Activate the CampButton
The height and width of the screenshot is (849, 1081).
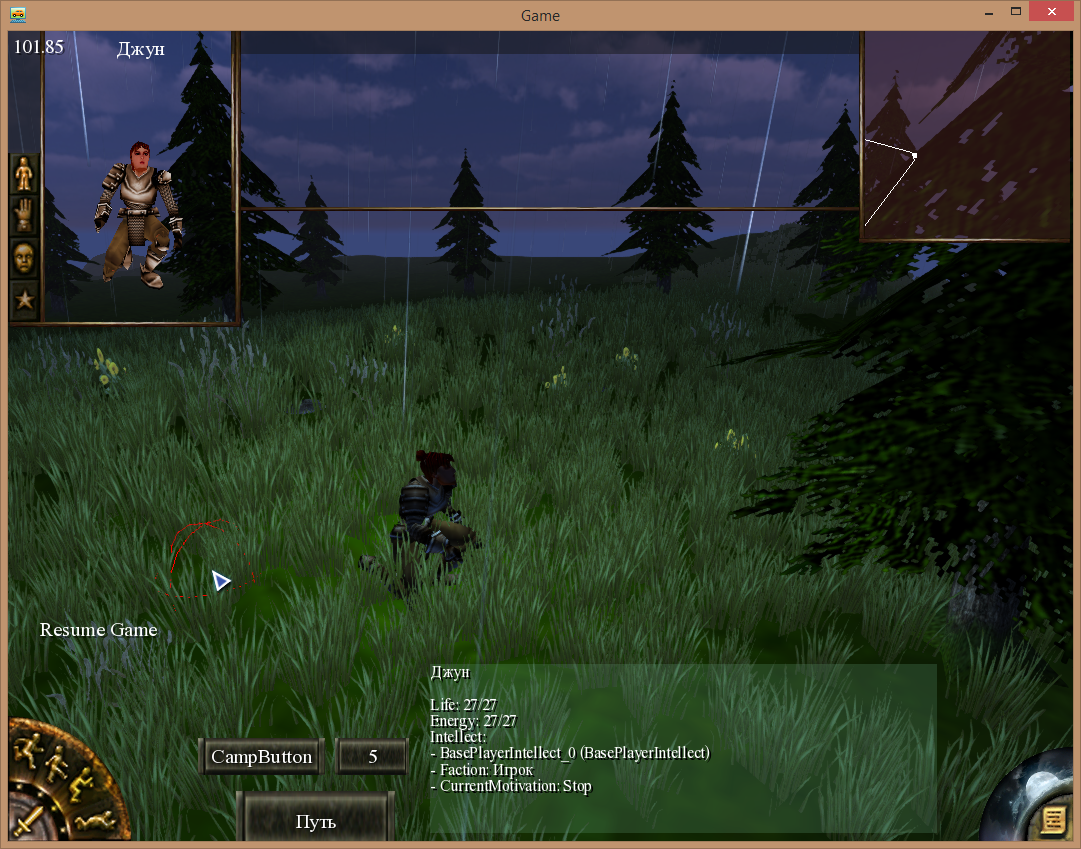(262, 757)
